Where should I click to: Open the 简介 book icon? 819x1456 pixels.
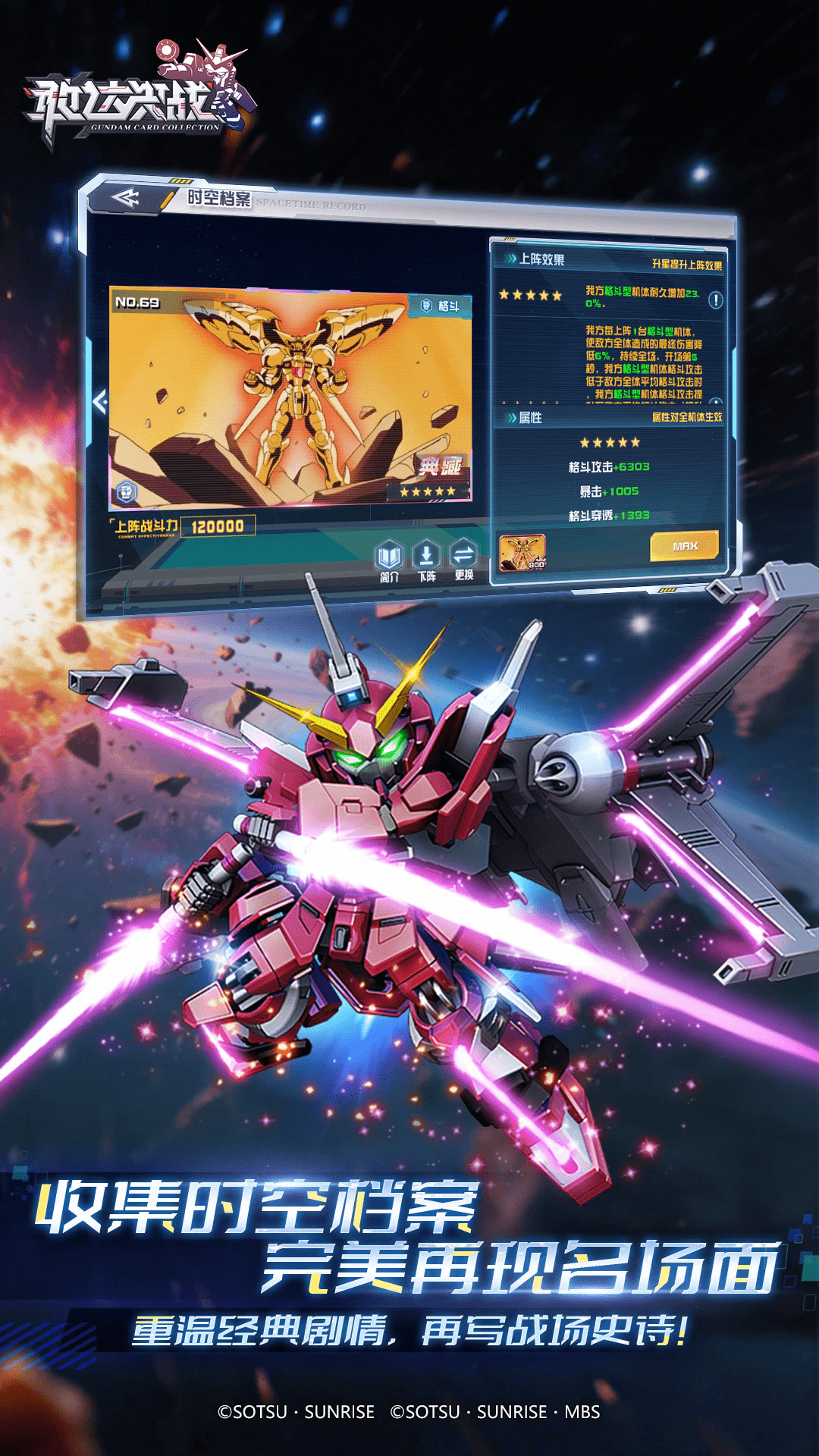click(389, 558)
